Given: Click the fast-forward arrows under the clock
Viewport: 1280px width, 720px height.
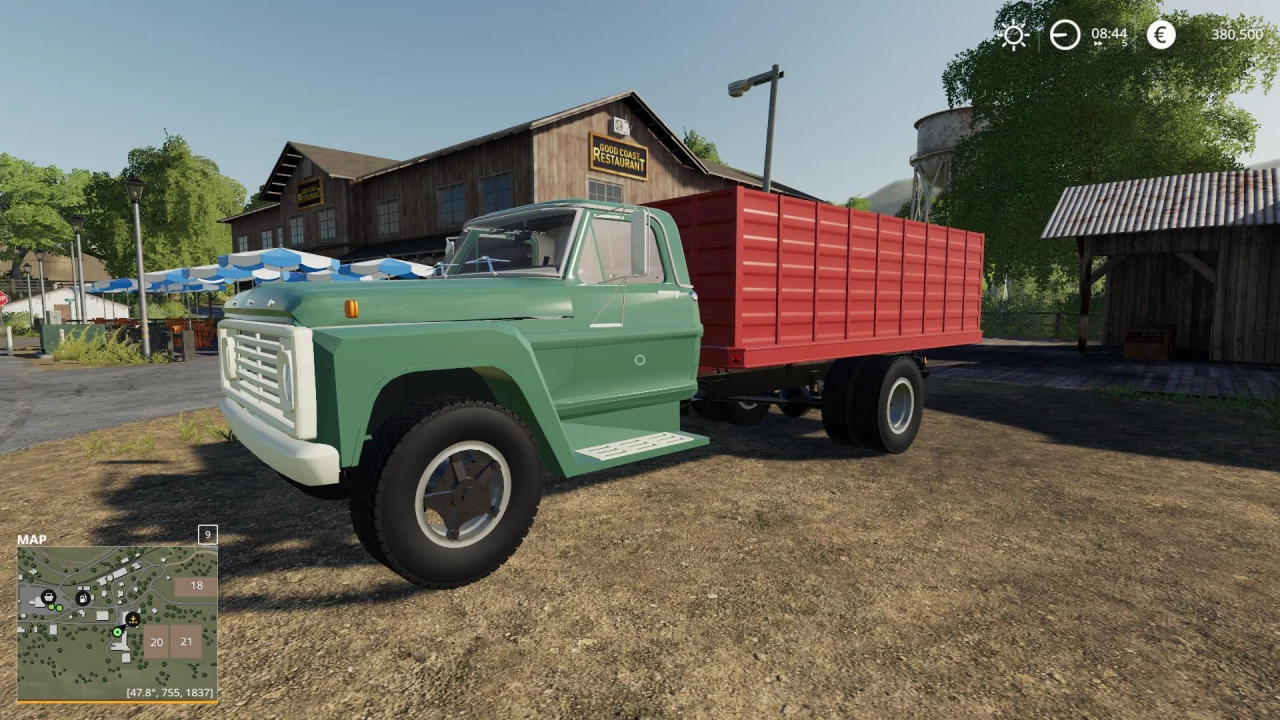Looking at the screenshot, I should tap(1098, 43).
